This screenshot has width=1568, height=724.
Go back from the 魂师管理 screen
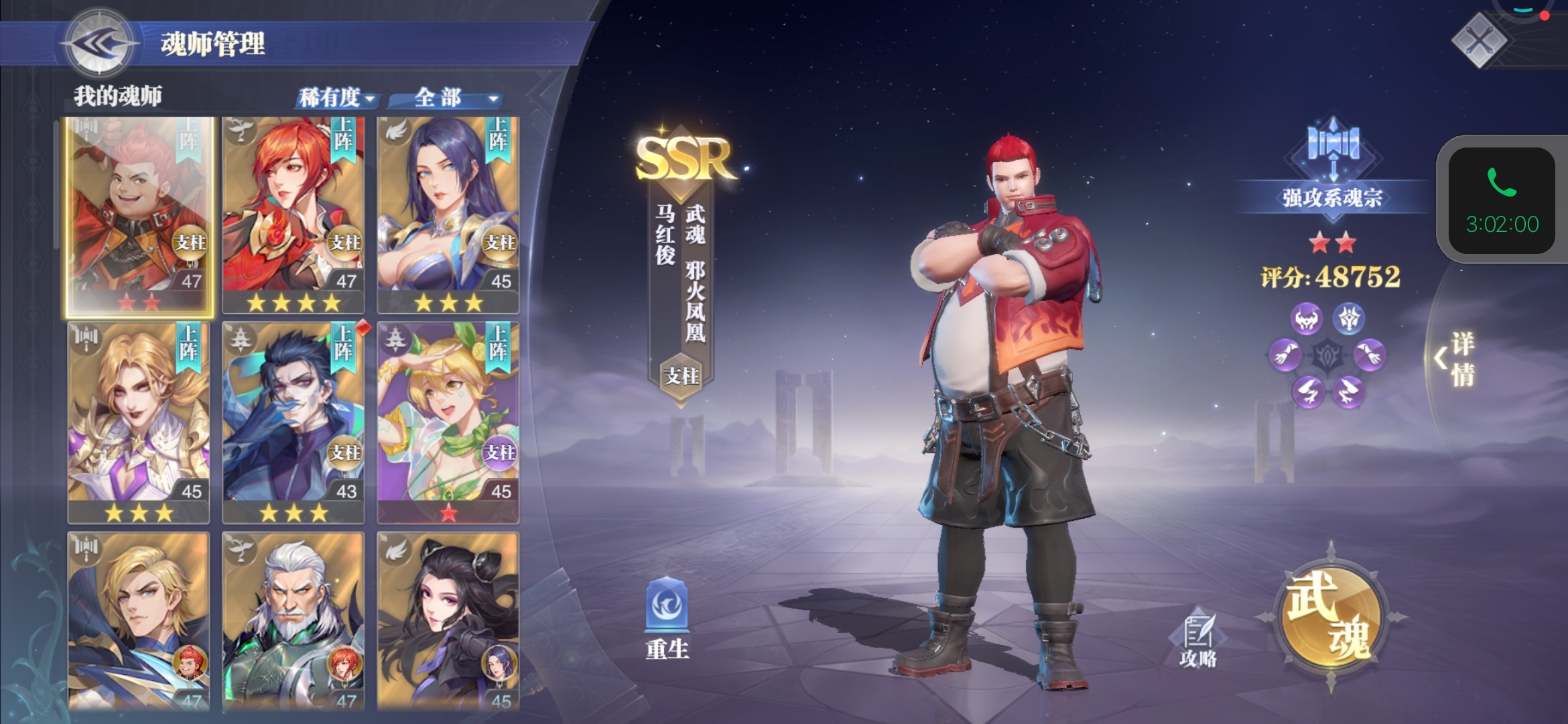click(99, 44)
